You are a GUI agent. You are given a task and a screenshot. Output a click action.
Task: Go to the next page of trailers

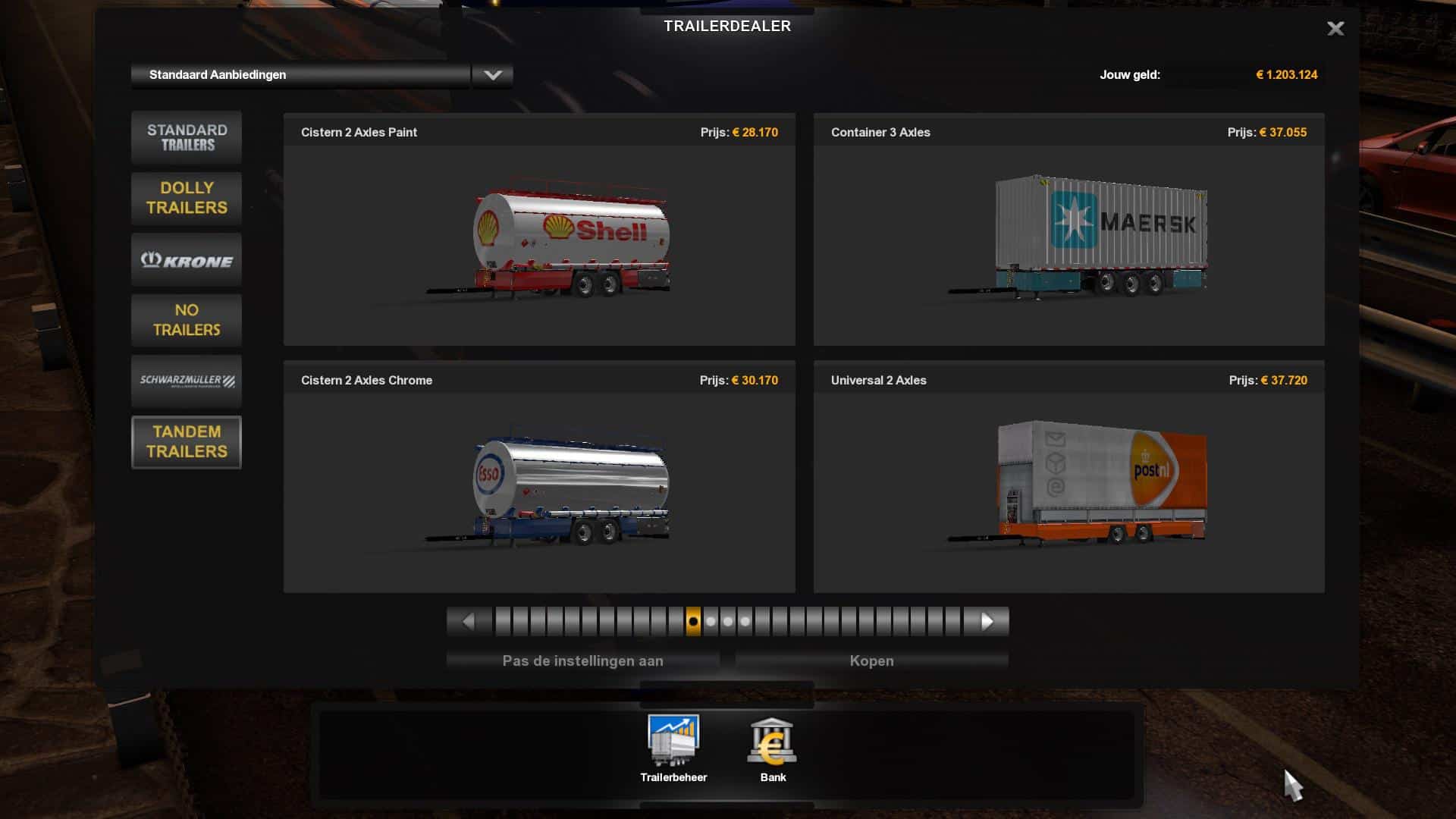click(987, 622)
